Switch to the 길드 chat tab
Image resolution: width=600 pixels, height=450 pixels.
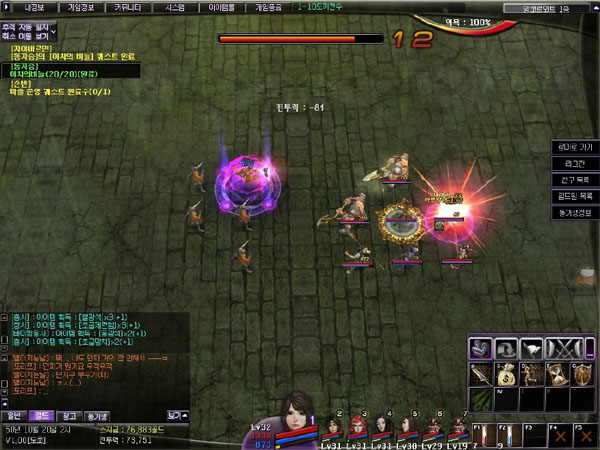point(42,414)
